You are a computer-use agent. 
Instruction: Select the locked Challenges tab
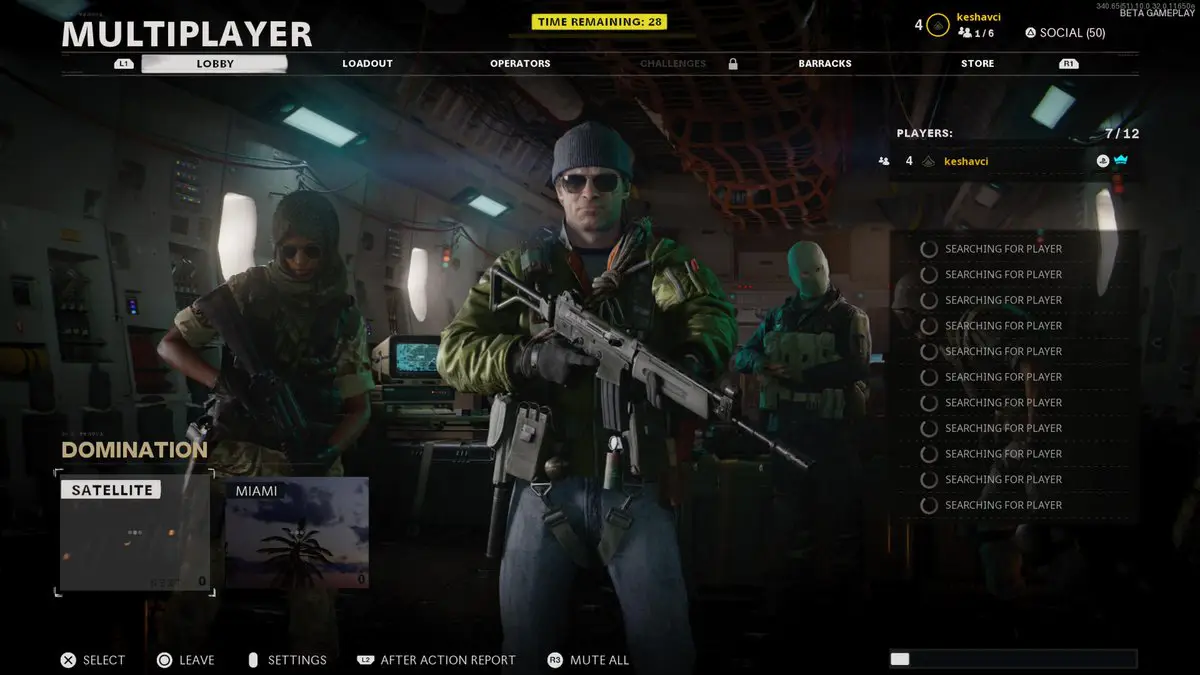click(673, 64)
